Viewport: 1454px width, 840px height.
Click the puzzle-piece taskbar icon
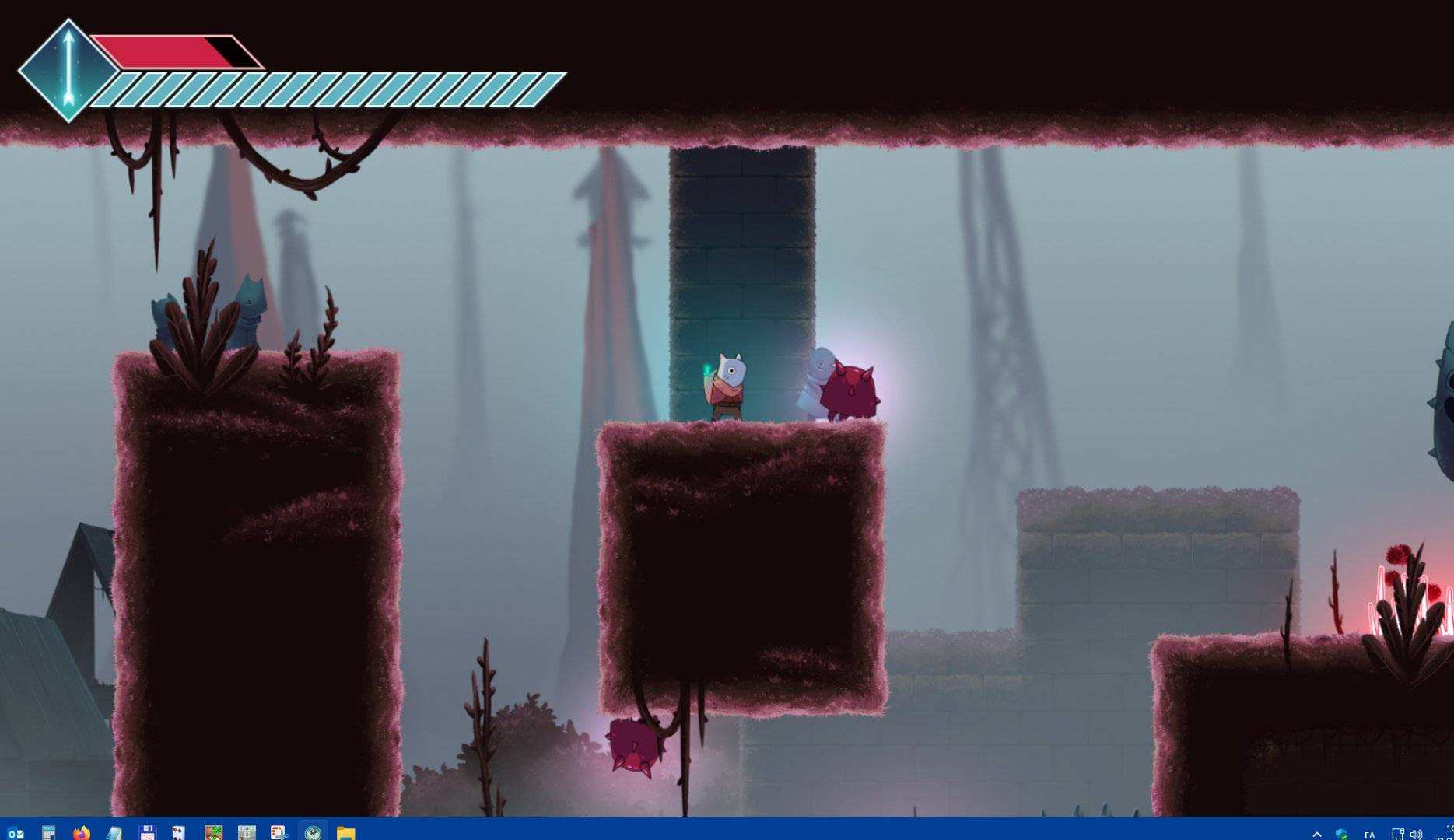[x=276, y=831]
